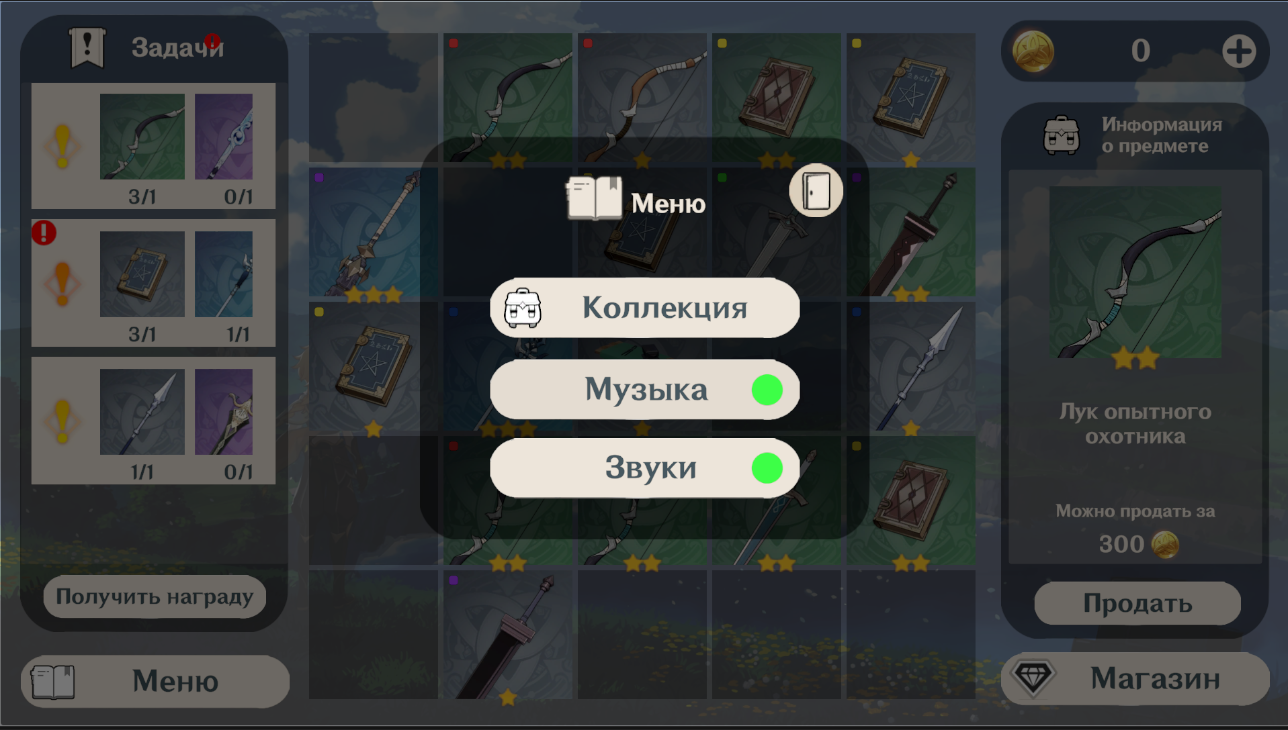
Task: Click Продать to sell the bow
Action: point(1137,603)
